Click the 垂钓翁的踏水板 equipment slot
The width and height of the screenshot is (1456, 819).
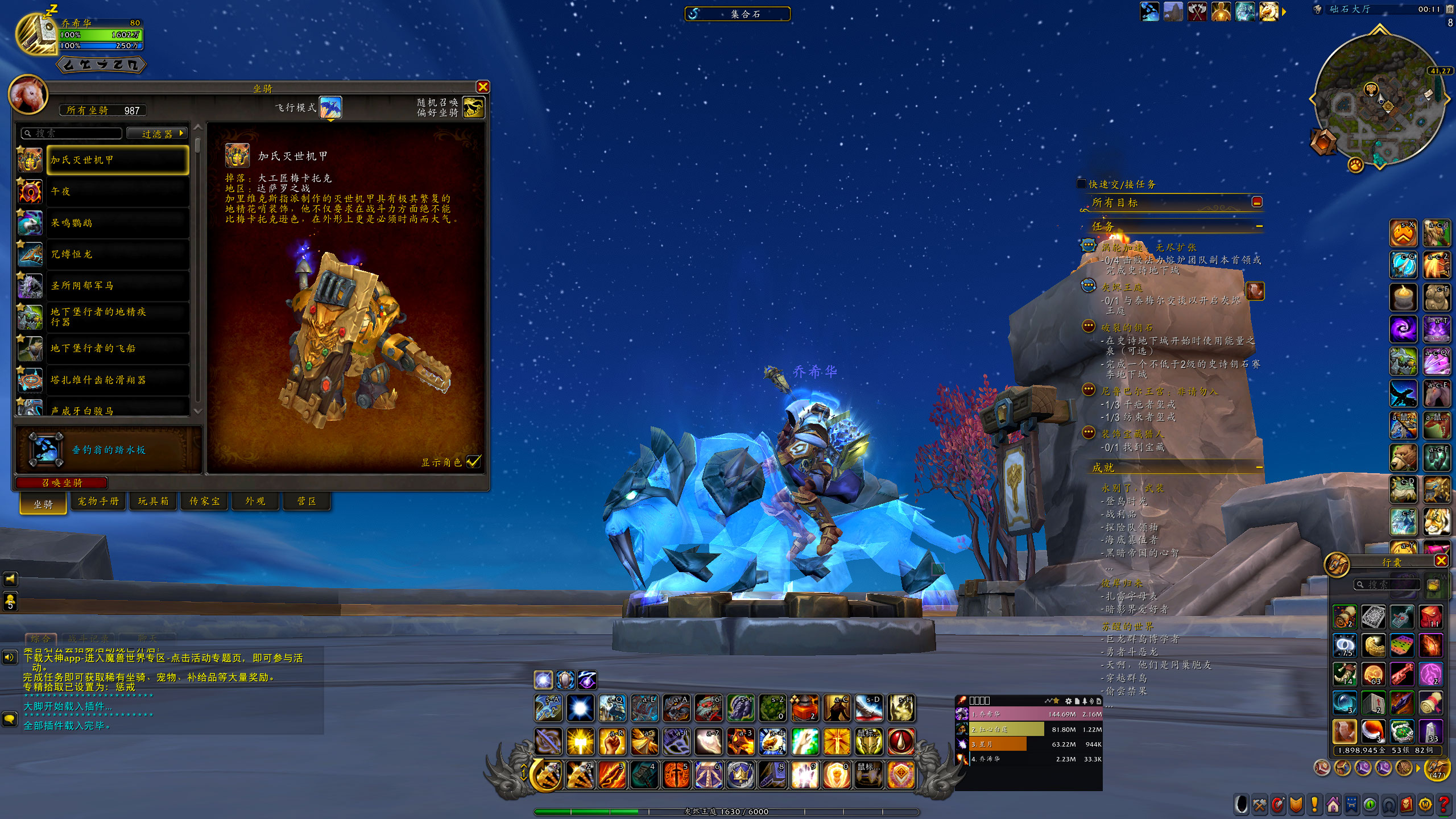click(x=47, y=449)
